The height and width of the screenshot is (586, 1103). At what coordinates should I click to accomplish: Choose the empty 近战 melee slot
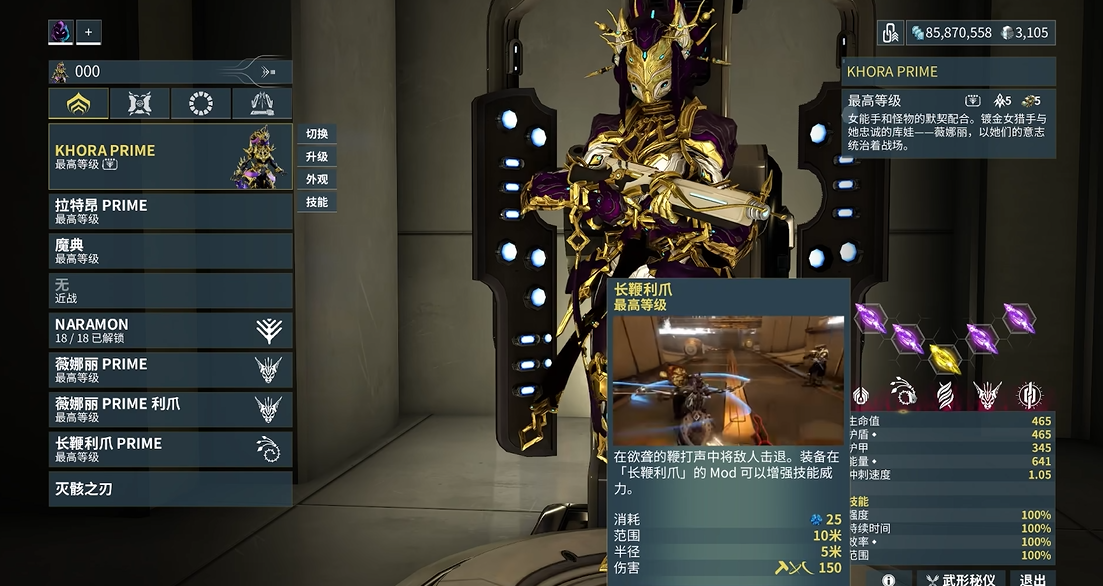point(170,291)
